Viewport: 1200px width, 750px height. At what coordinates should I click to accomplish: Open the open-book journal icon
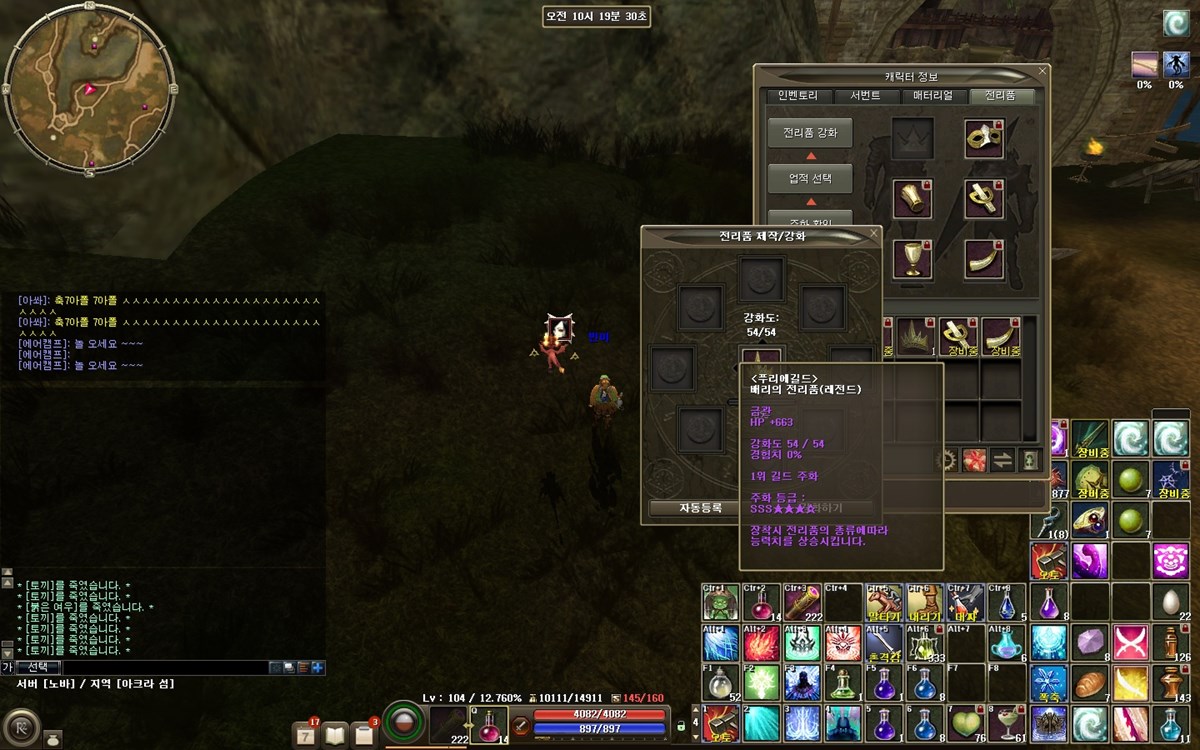[x=336, y=735]
